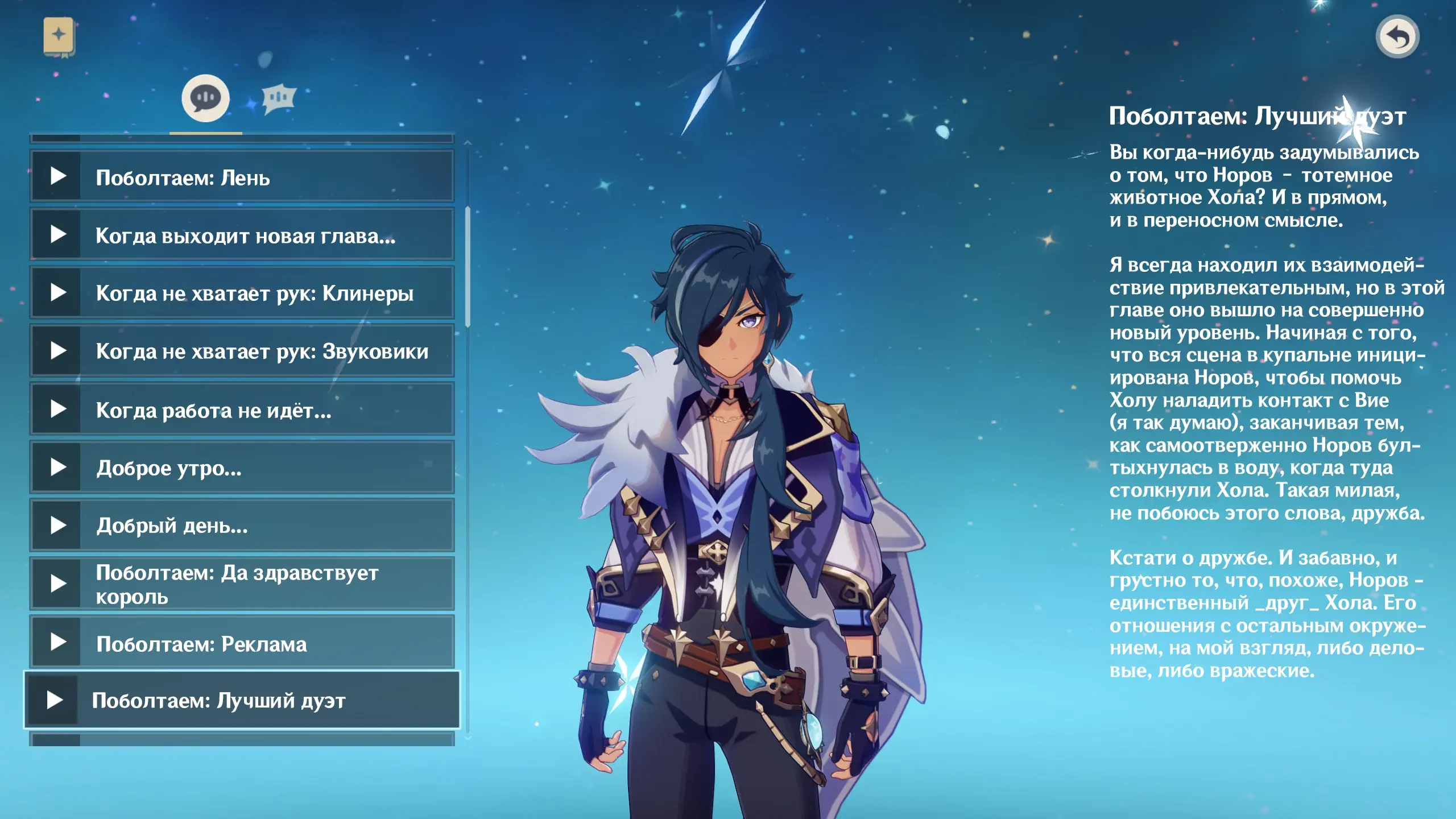Viewport: 1456px width, 819px height.
Task: Click the voice list scrollbar
Action: click(468, 267)
